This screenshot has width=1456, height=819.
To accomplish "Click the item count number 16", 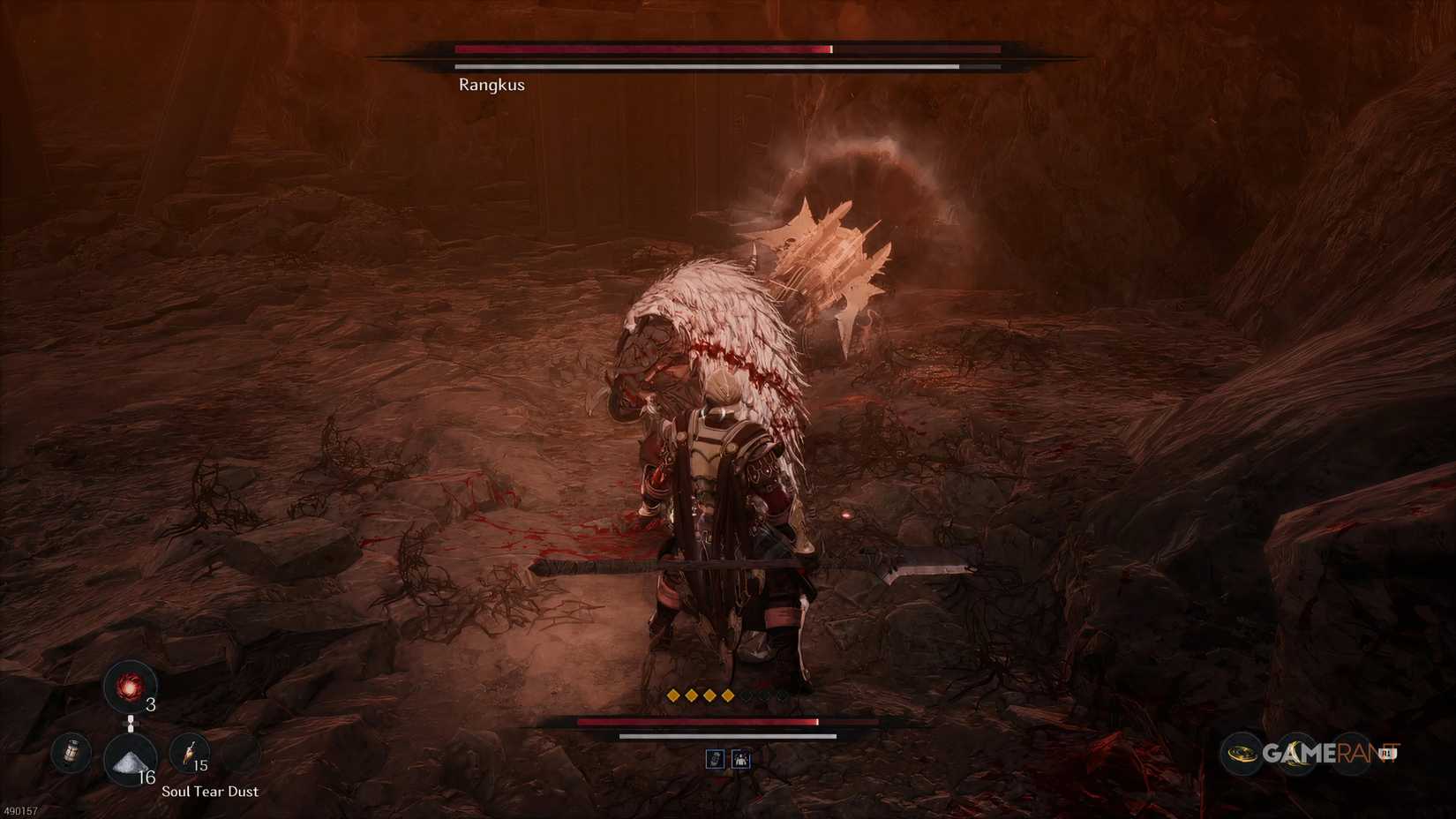I will (x=147, y=776).
